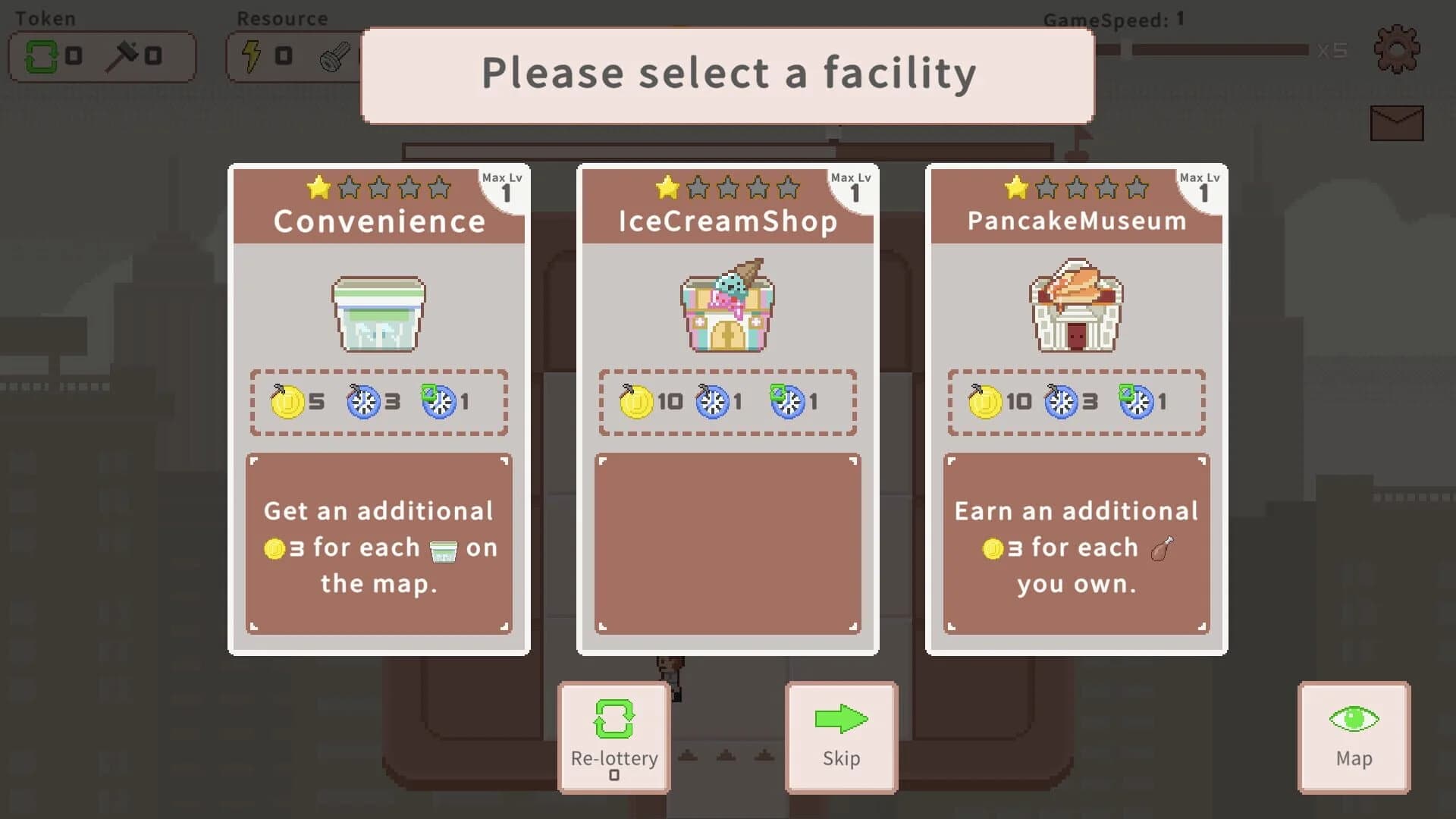Click the recycle icon above Re-lottery

click(613, 719)
